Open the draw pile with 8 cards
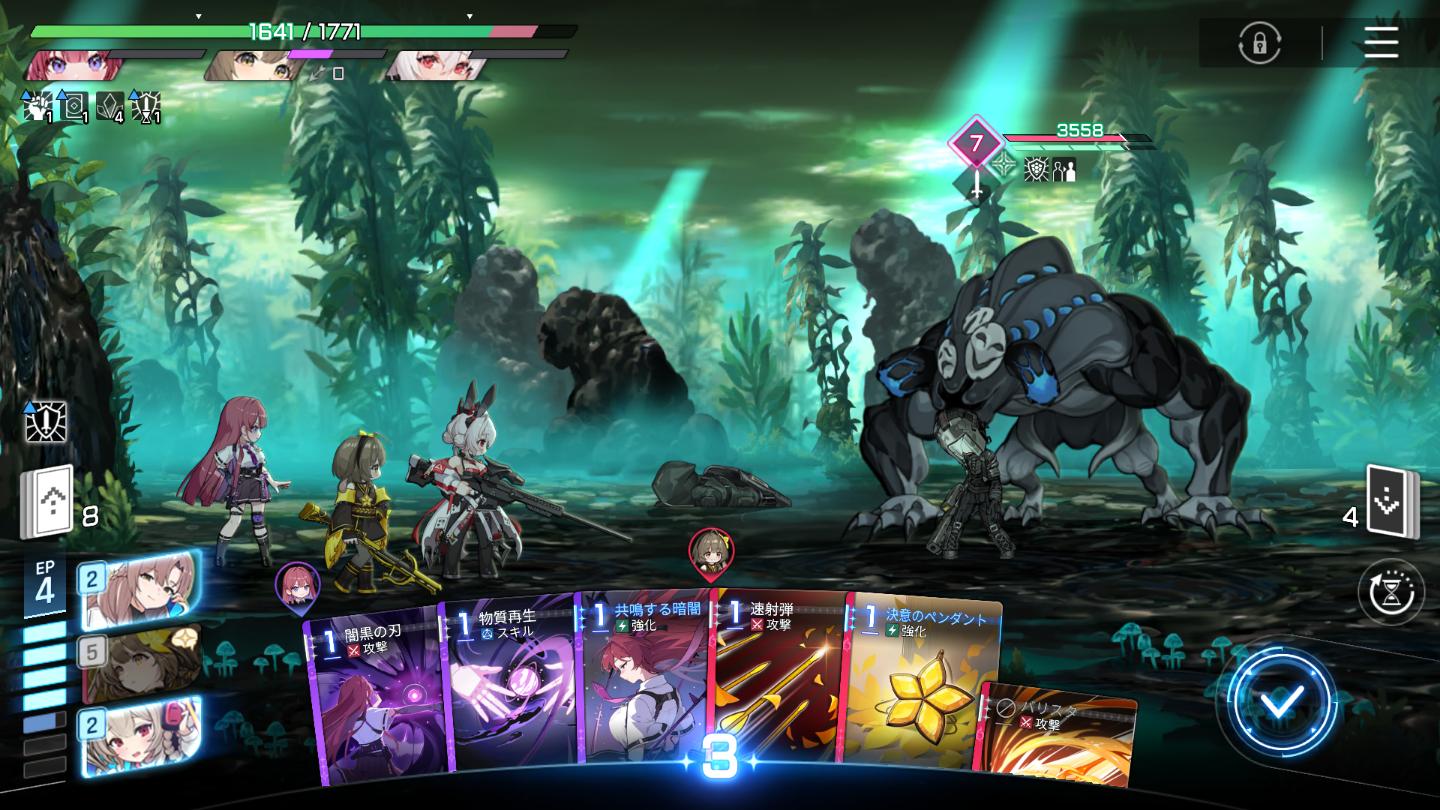This screenshot has width=1440, height=810. 48,501
